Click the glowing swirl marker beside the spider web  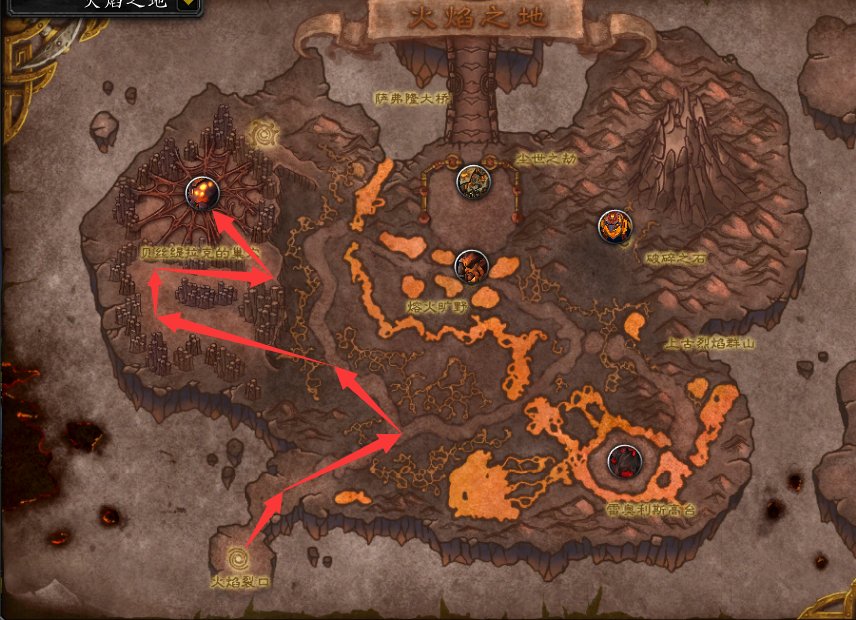click(265, 131)
